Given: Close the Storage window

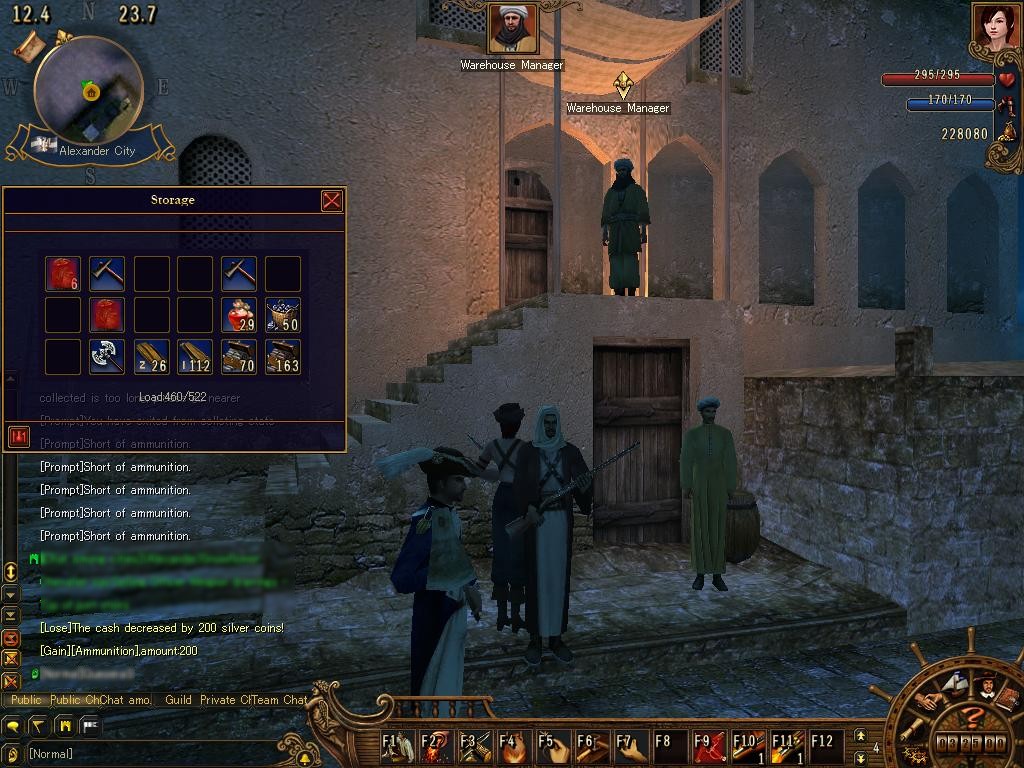Looking at the screenshot, I should click(x=332, y=201).
